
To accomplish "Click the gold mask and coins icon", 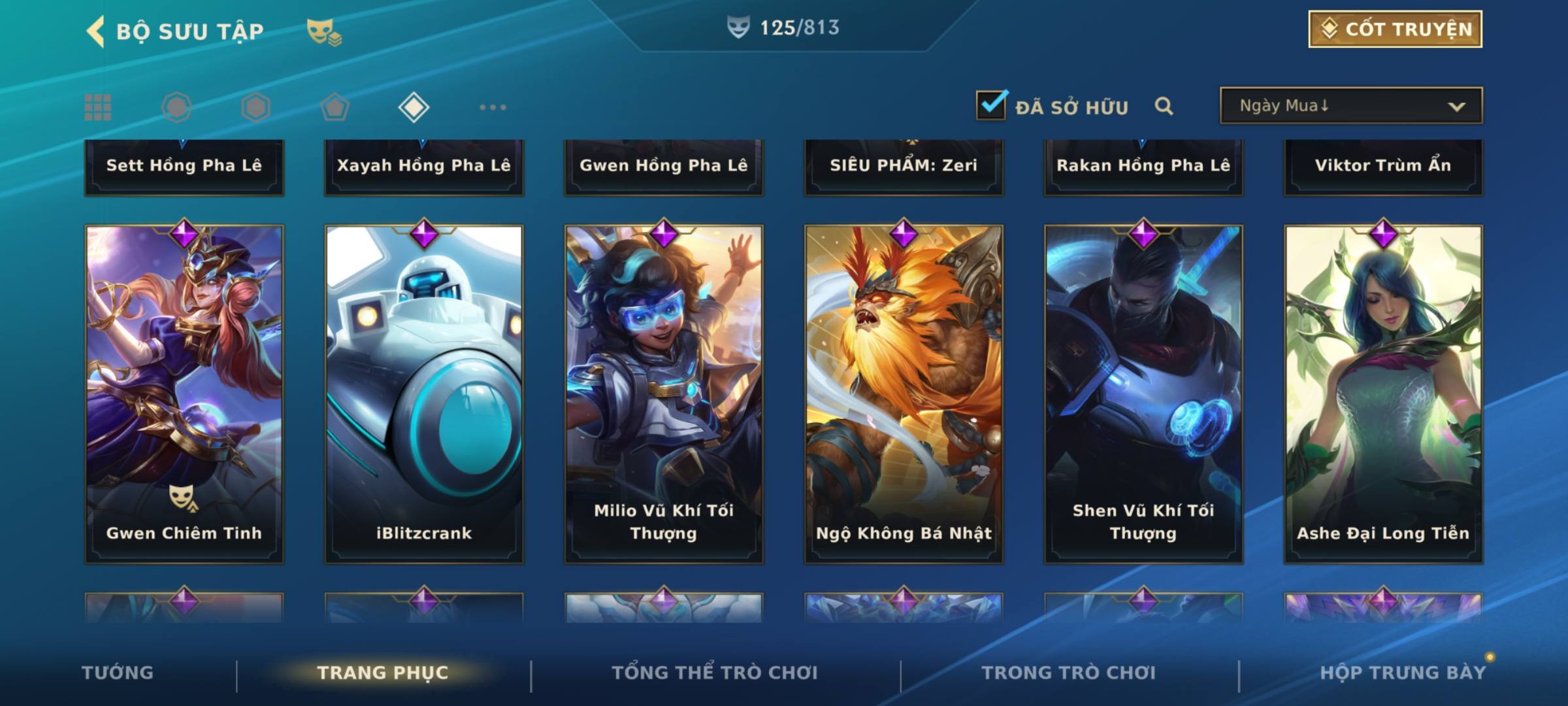I will (324, 31).
